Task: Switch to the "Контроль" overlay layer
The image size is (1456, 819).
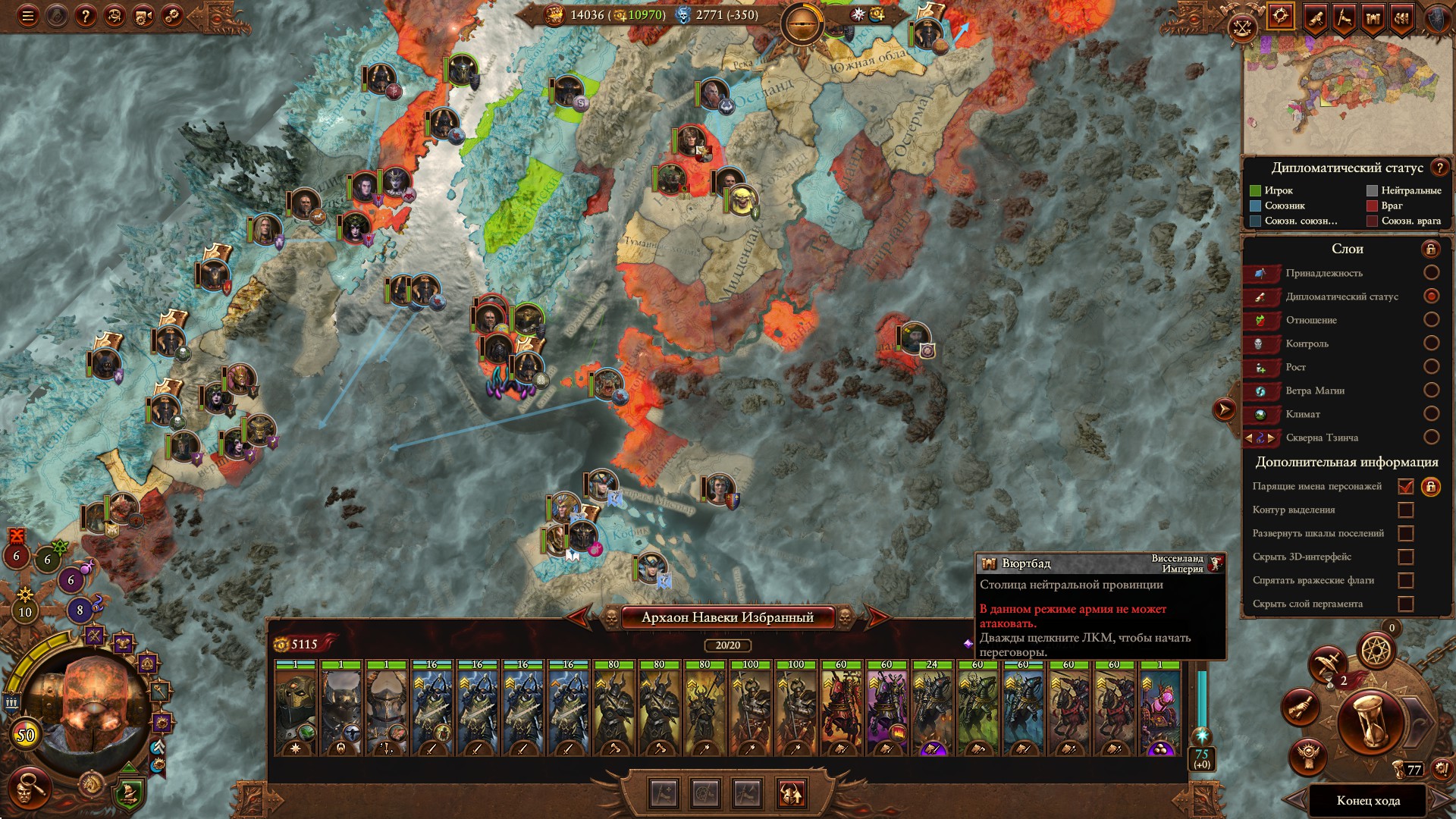Action: point(1431,343)
